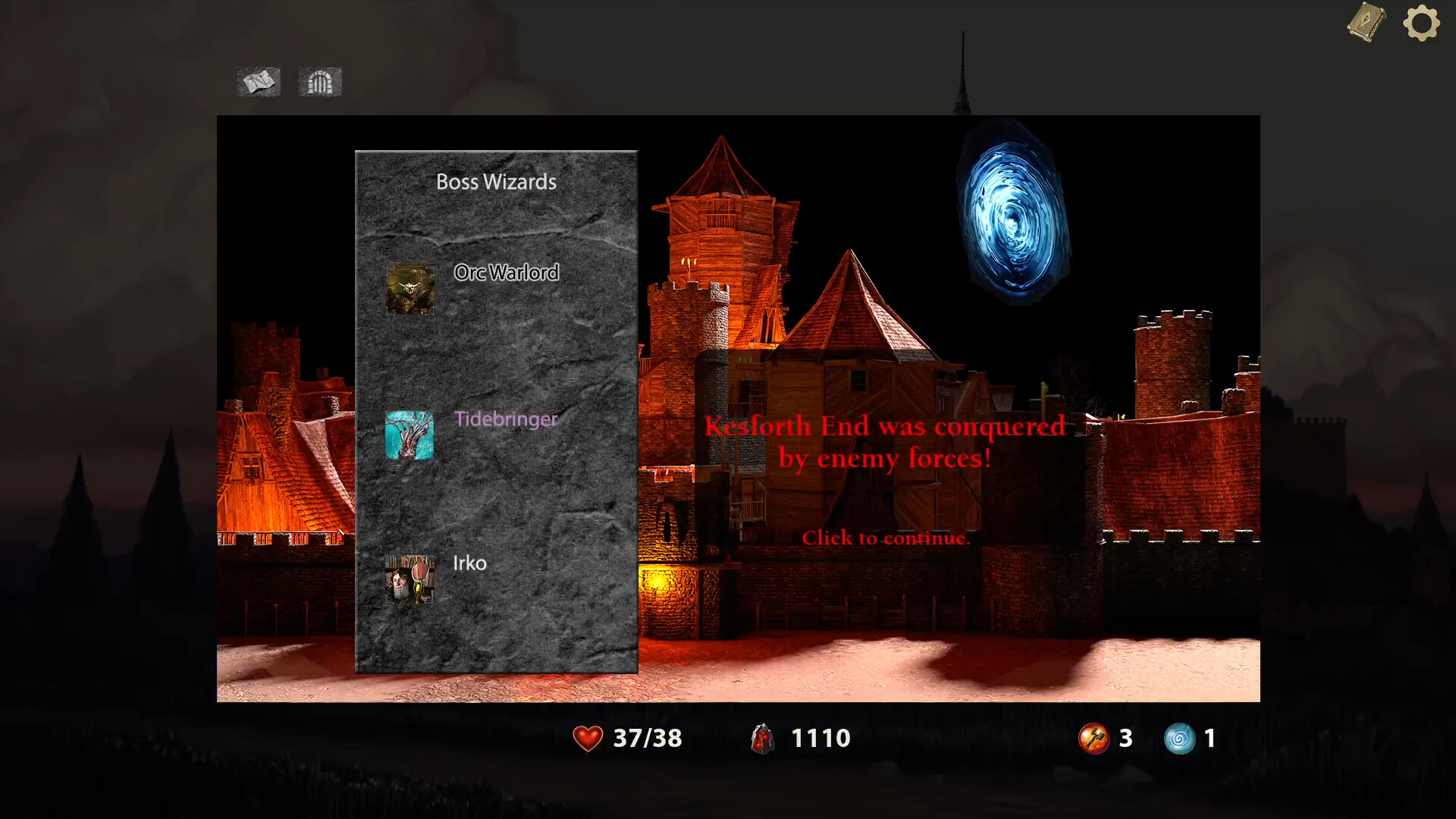This screenshot has height=819, width=1456.
Task: Click the 37/38 health counter text
Action: [x=648, y=738]
